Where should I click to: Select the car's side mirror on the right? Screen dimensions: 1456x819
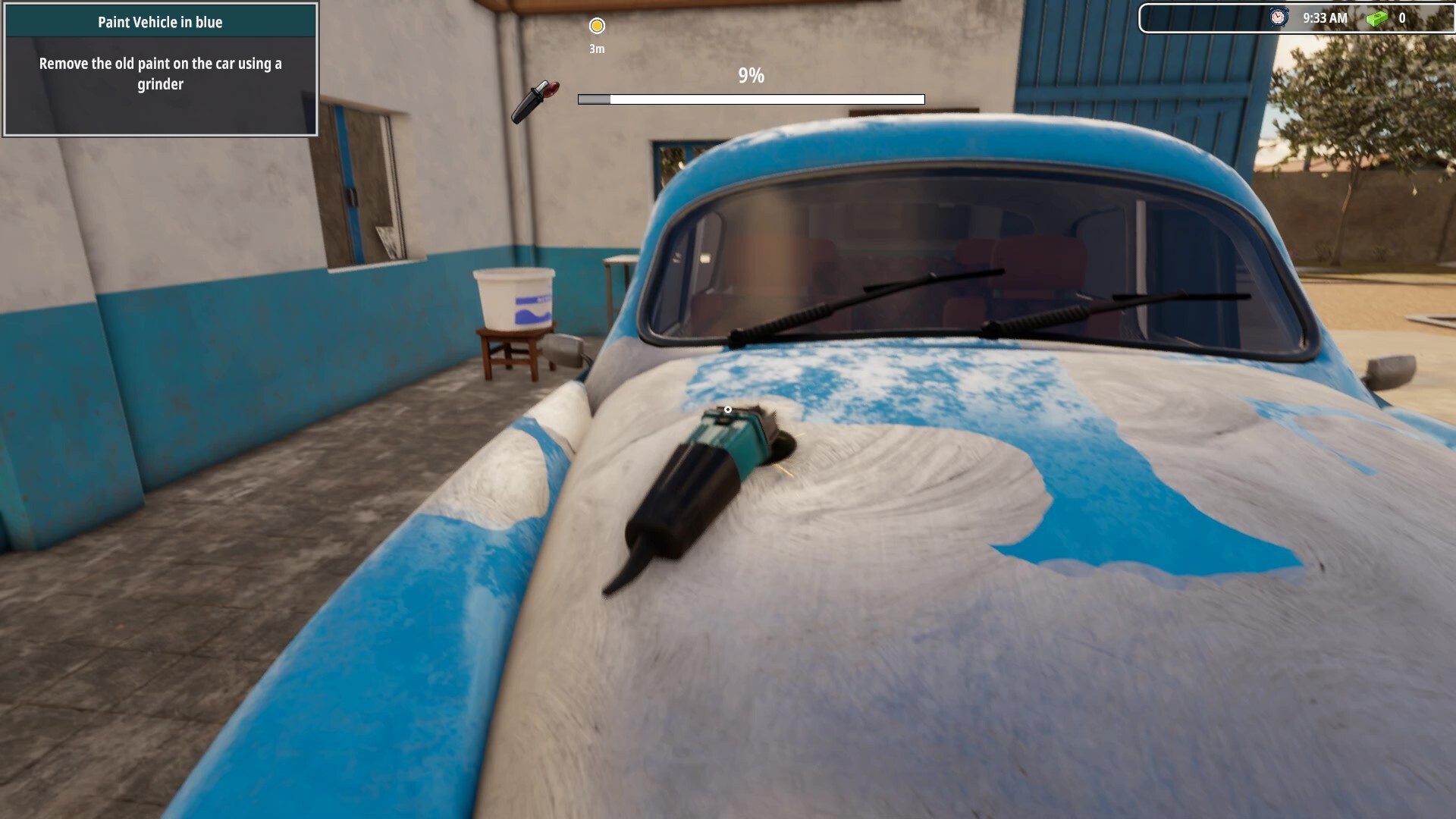point(1392,372)
